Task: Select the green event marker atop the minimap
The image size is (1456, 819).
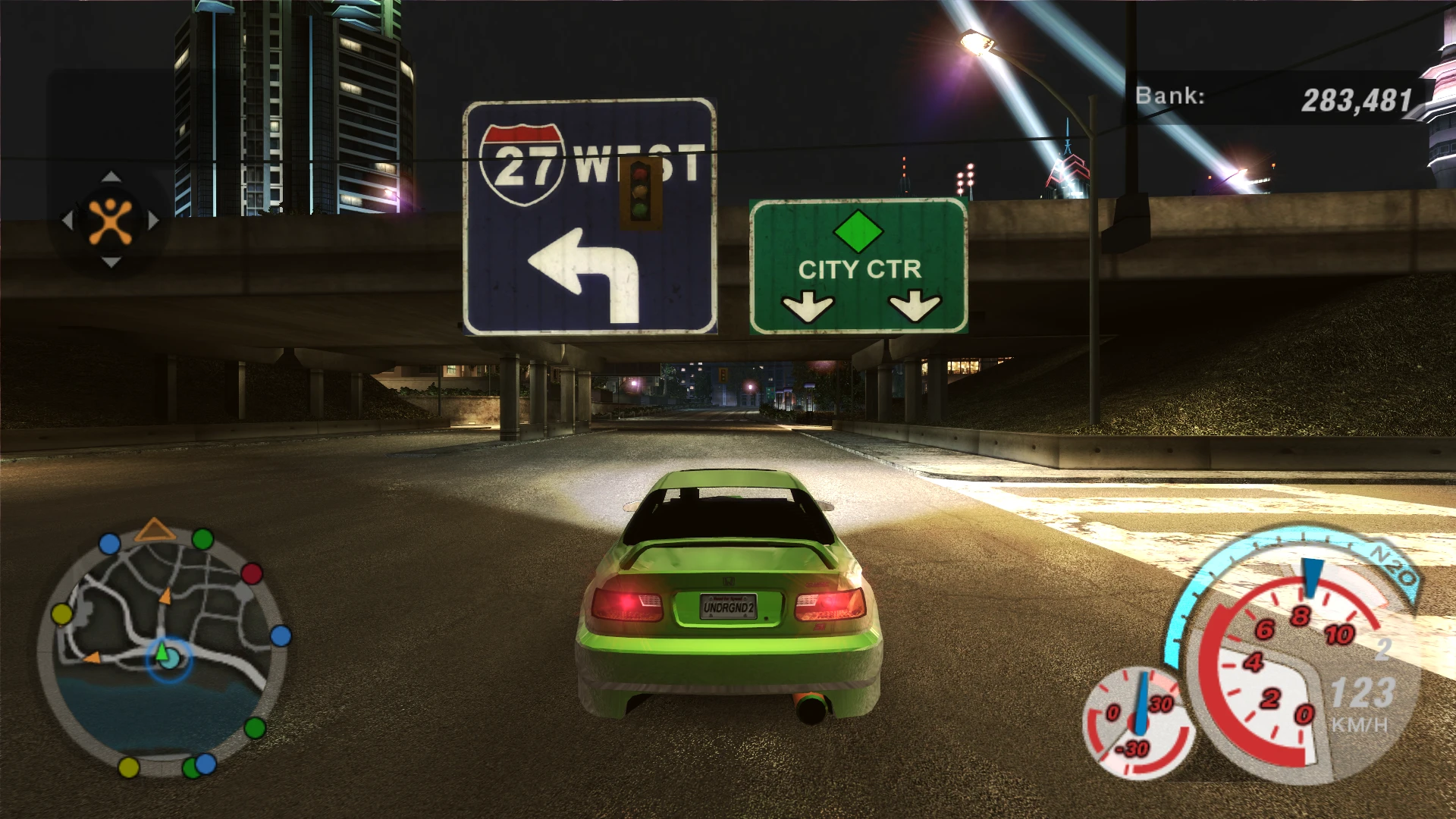Action: [x=203, y=541]
